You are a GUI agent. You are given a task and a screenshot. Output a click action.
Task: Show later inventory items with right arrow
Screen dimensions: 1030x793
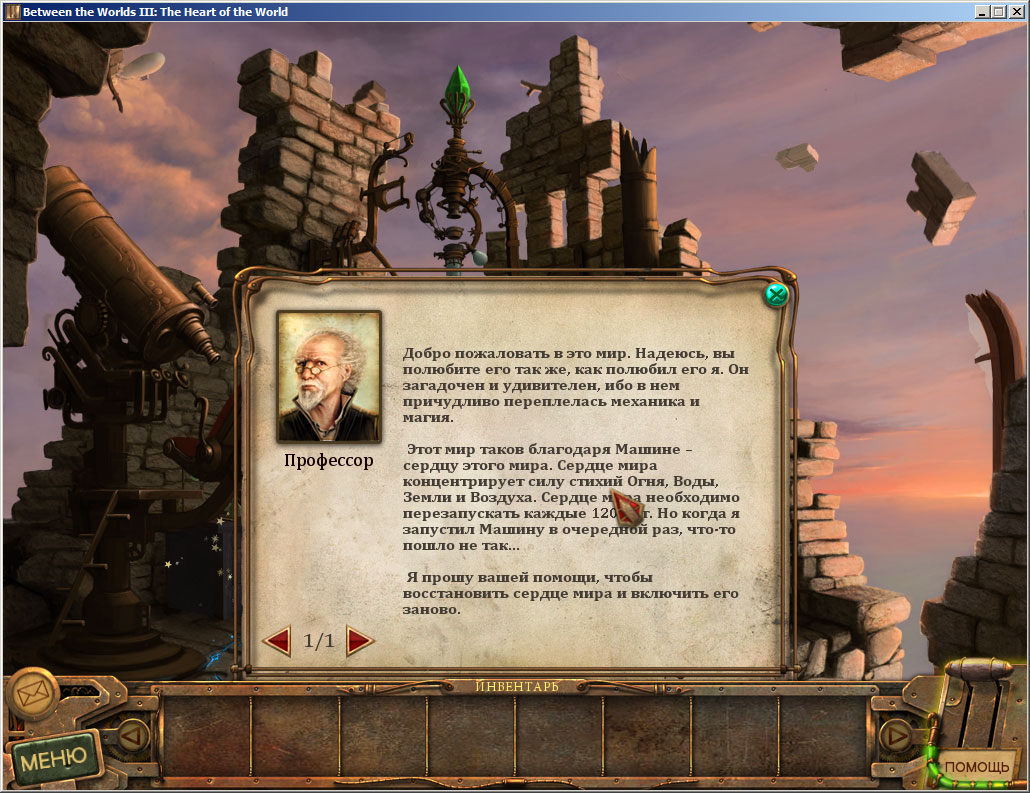[x=897, y=736]
